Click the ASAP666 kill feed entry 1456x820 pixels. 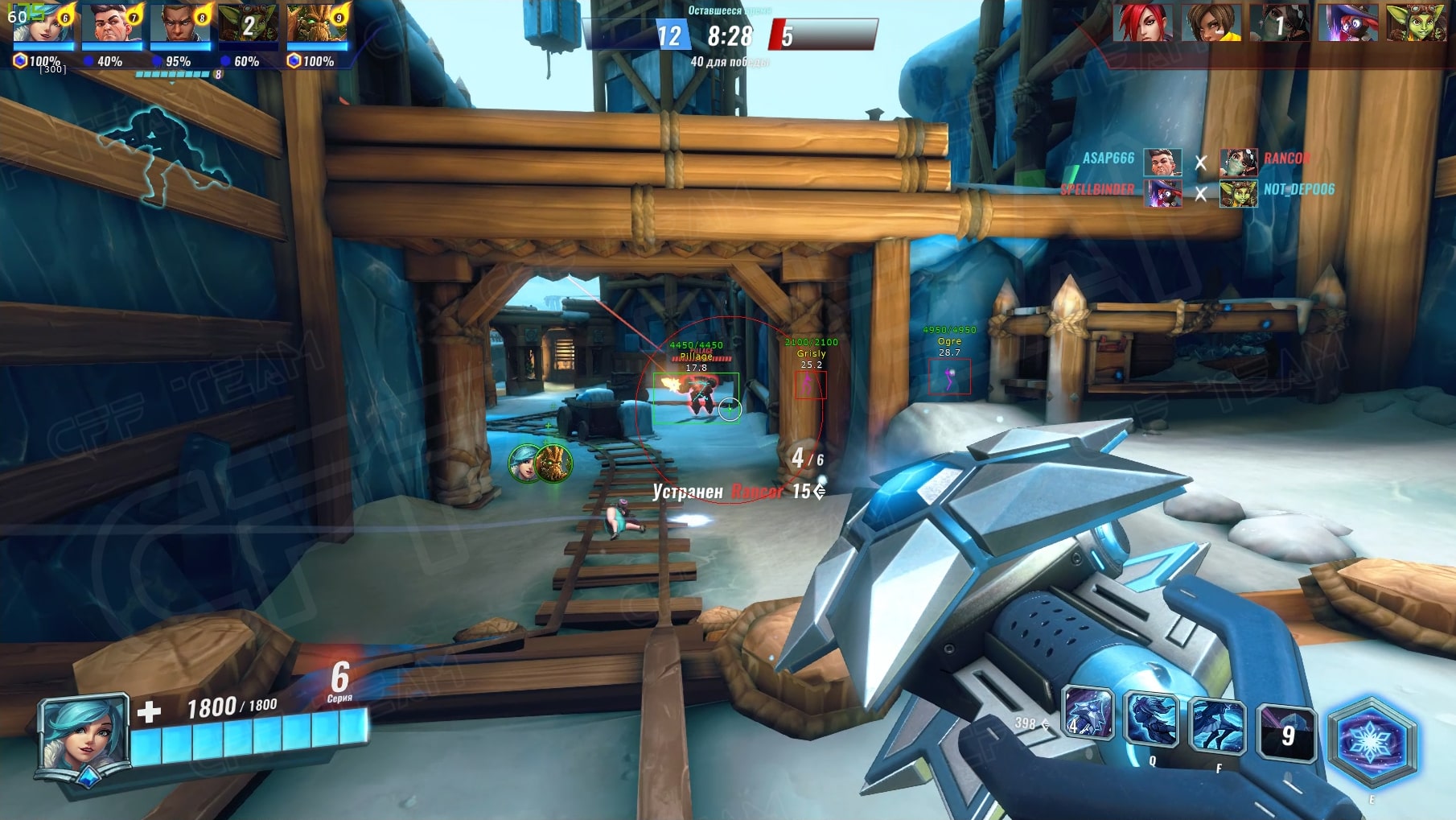click(x=1108, y=159)
